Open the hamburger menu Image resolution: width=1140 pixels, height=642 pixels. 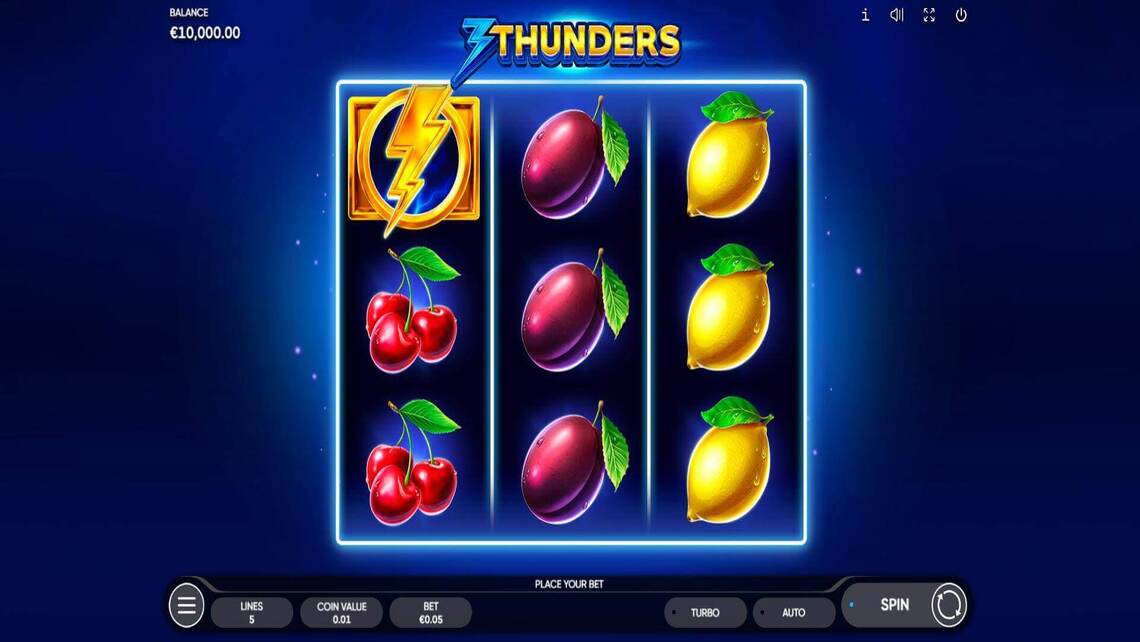click(x=187, y=605)
